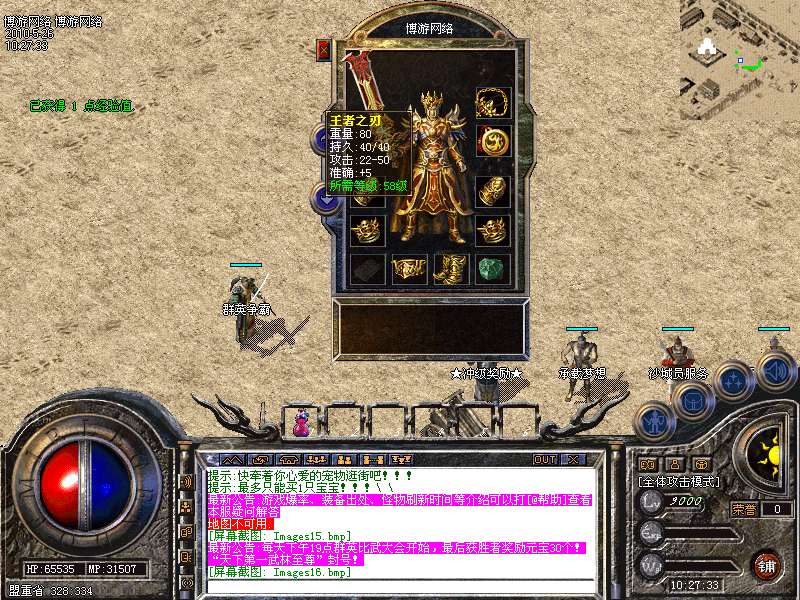Toggle sound with the speaker button
The image size is (800, 600).
click(x=775, y=370)
